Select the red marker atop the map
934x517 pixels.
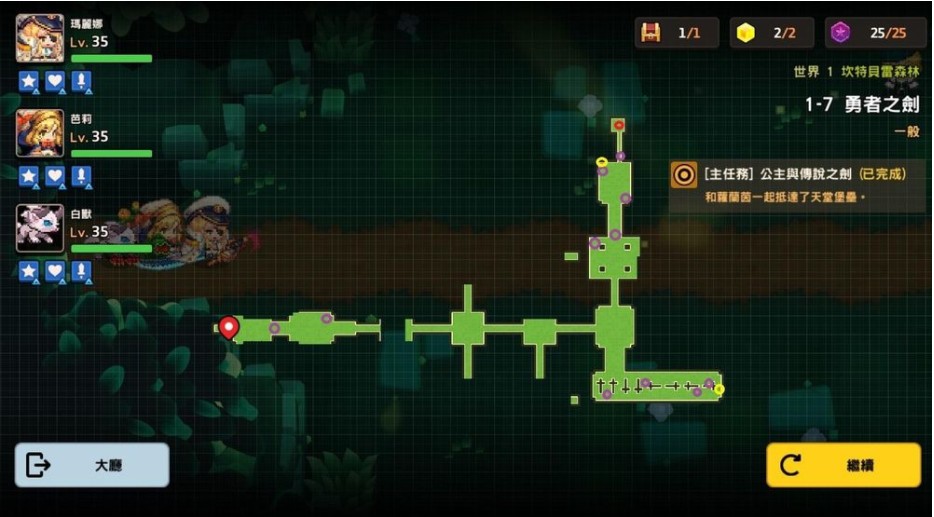tap(618, 125)
